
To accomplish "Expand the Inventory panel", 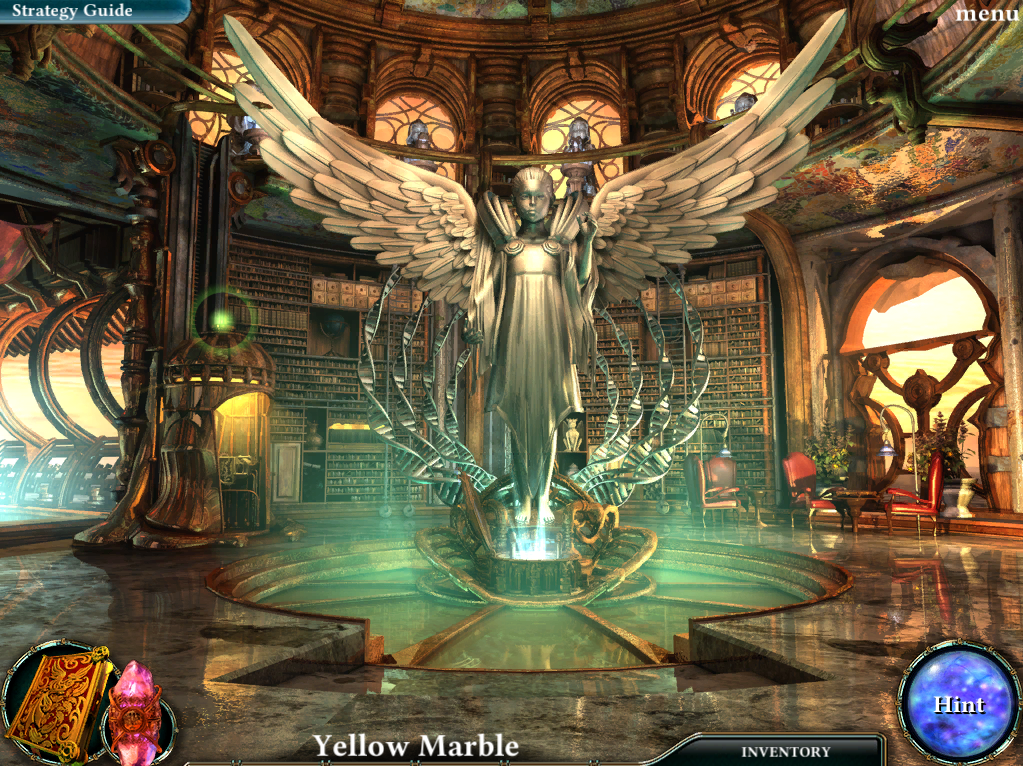I will point(785,751).
